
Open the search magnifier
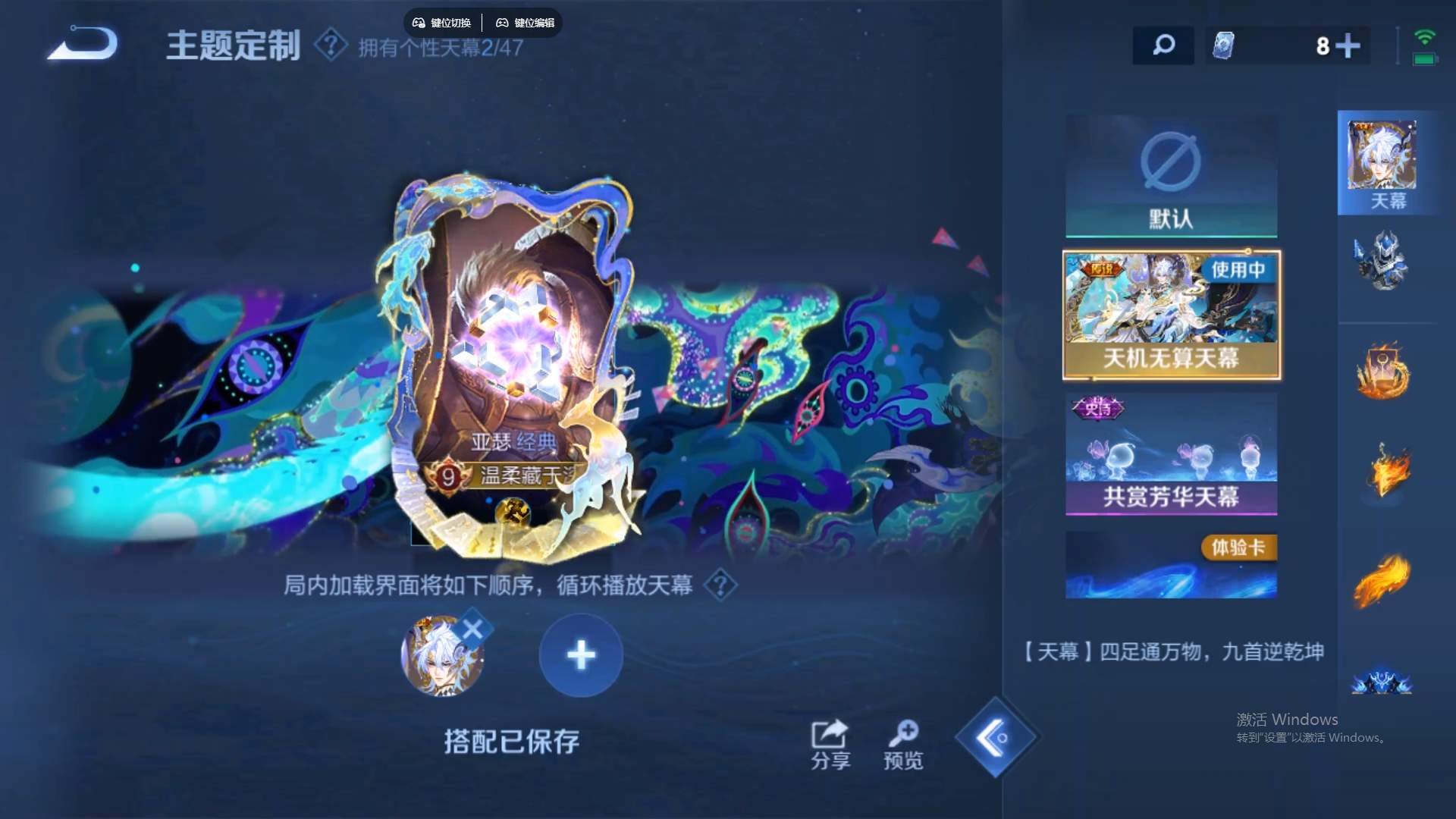(x=1163, y=45)
